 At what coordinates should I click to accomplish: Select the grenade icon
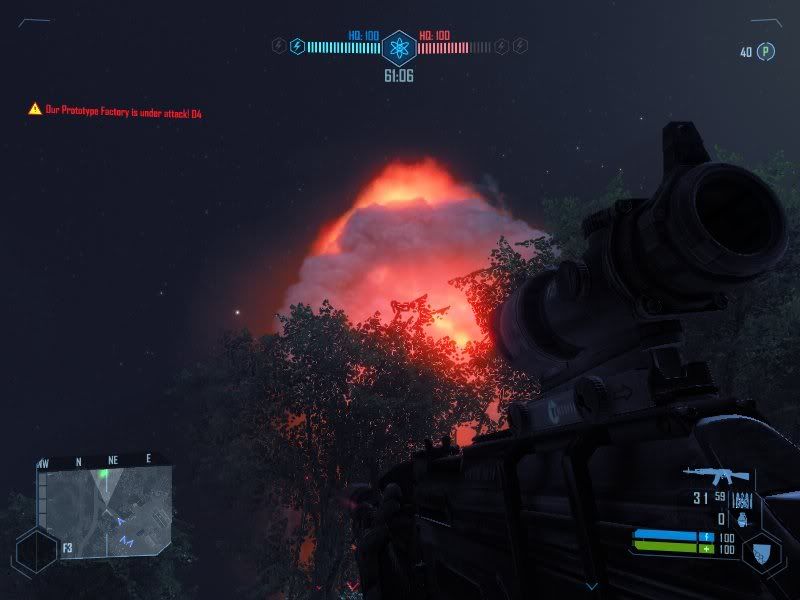(741, 520)
